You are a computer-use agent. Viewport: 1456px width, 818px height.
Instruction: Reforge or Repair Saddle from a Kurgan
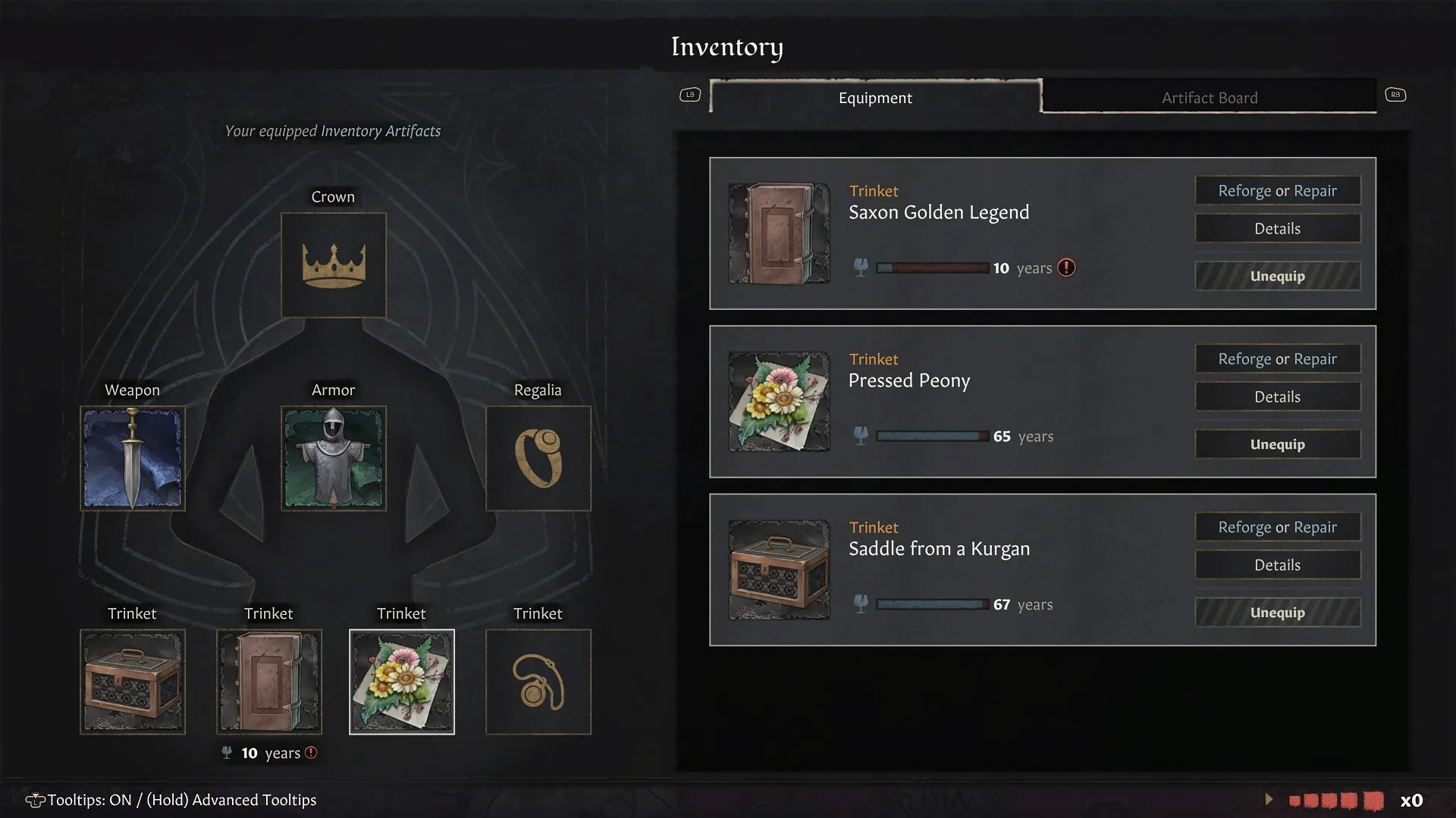(x=1277, y=527)
